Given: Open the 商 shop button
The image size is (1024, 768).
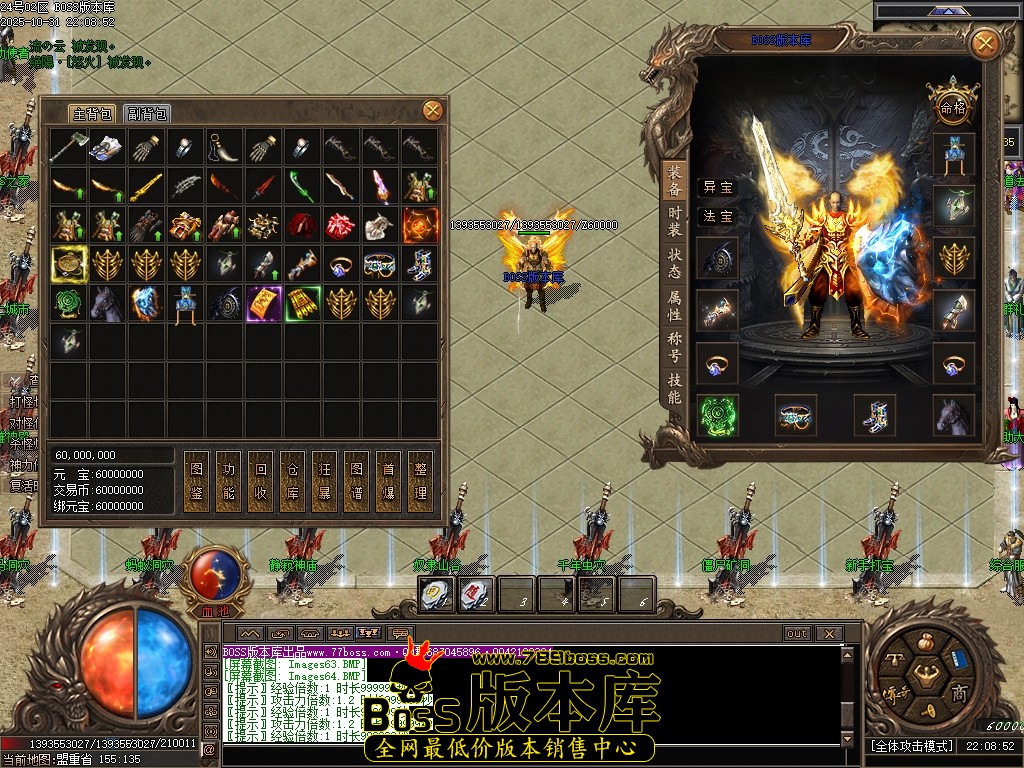Looking at the screenshot, I should coord(959,694).
